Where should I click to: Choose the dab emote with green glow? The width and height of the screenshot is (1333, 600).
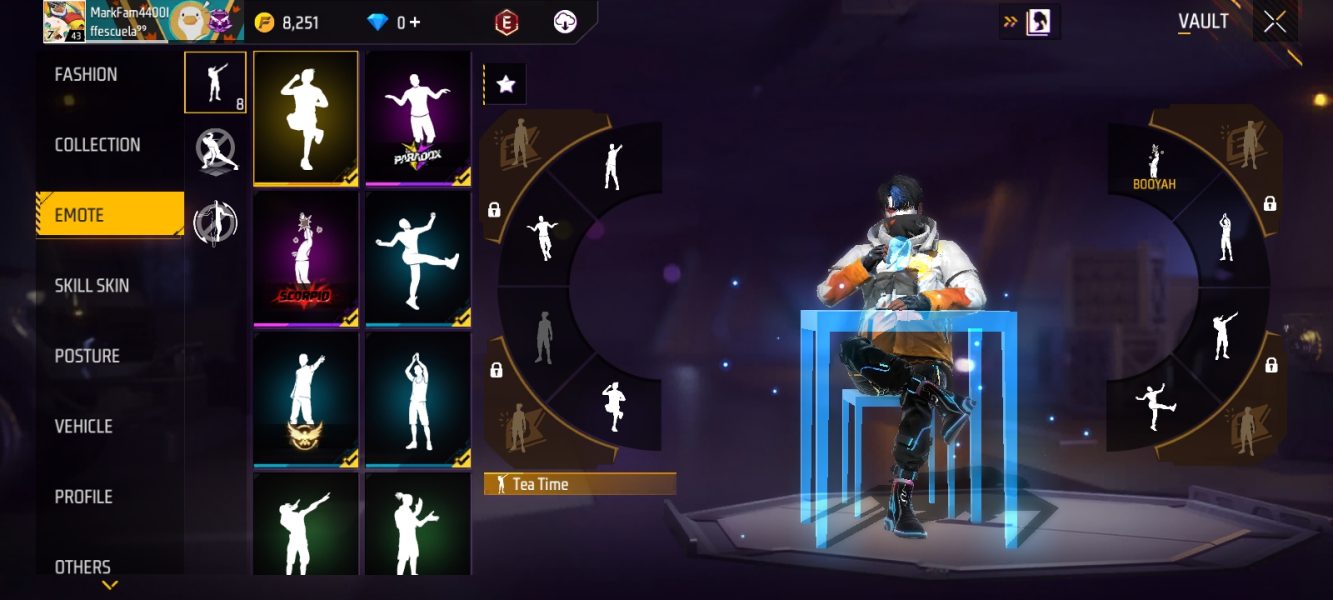click(306, 524)
